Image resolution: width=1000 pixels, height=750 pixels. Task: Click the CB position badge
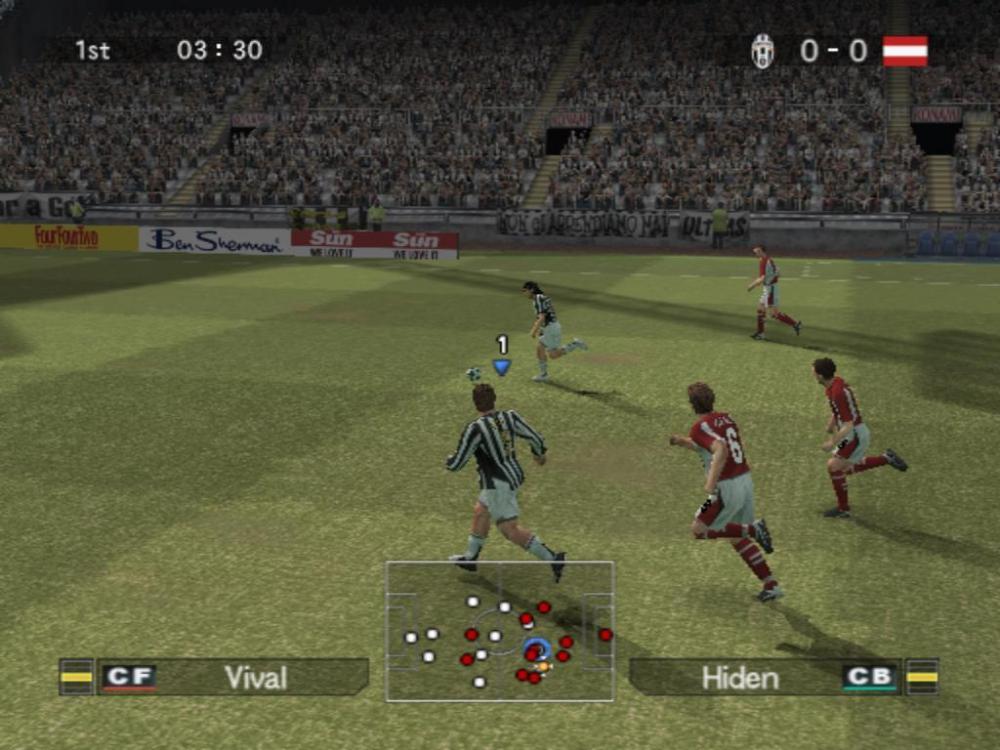pyautogui.click(x=869, y=677)
